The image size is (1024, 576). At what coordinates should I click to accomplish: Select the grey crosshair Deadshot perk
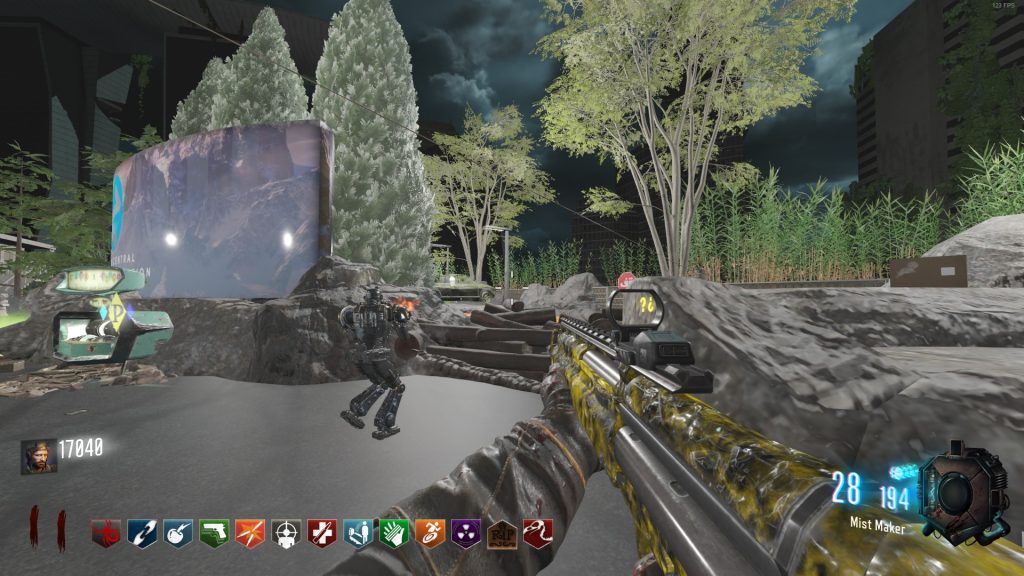(x=286, y=533)
